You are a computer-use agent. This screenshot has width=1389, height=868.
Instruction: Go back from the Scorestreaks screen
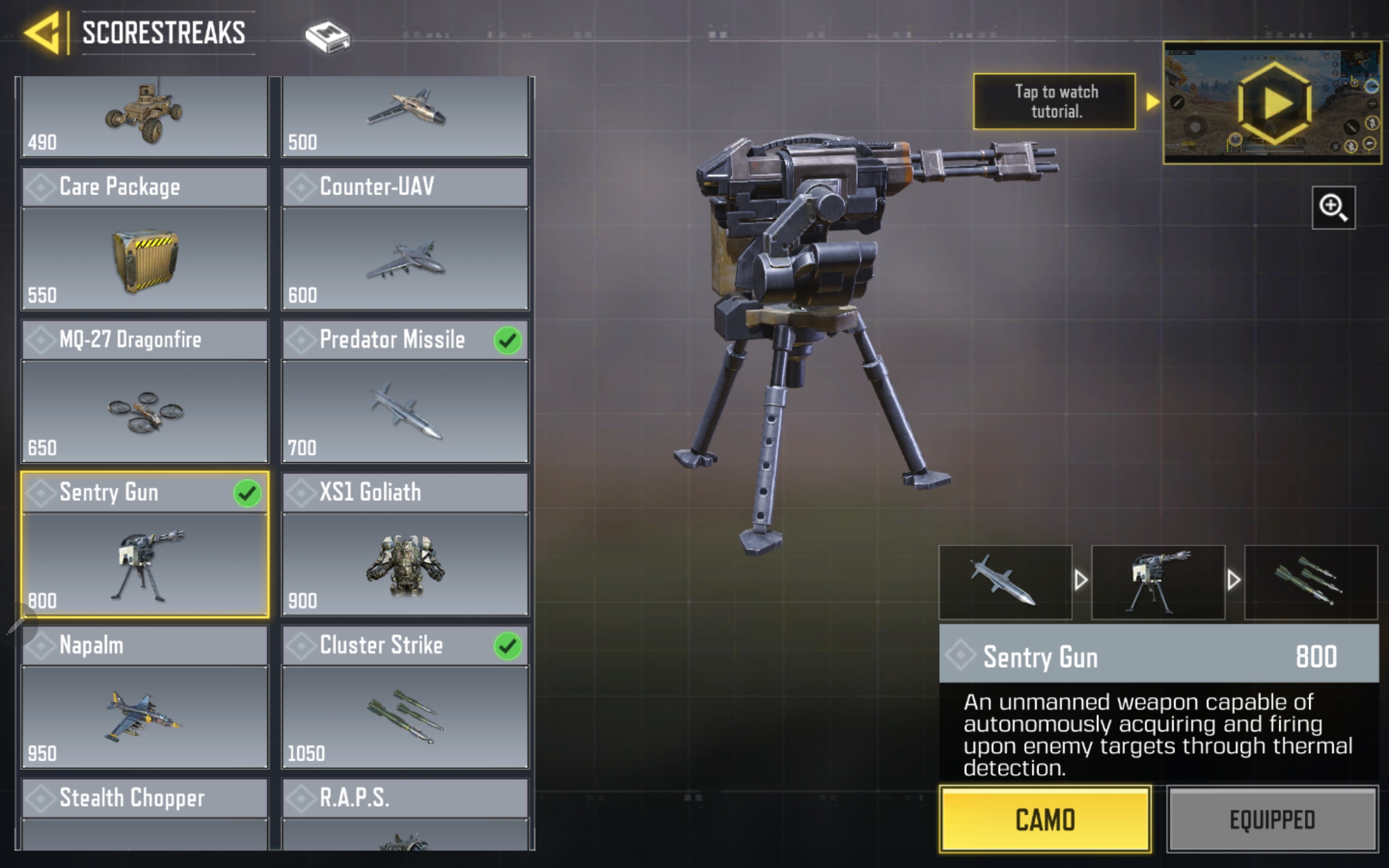click(42, 33)
